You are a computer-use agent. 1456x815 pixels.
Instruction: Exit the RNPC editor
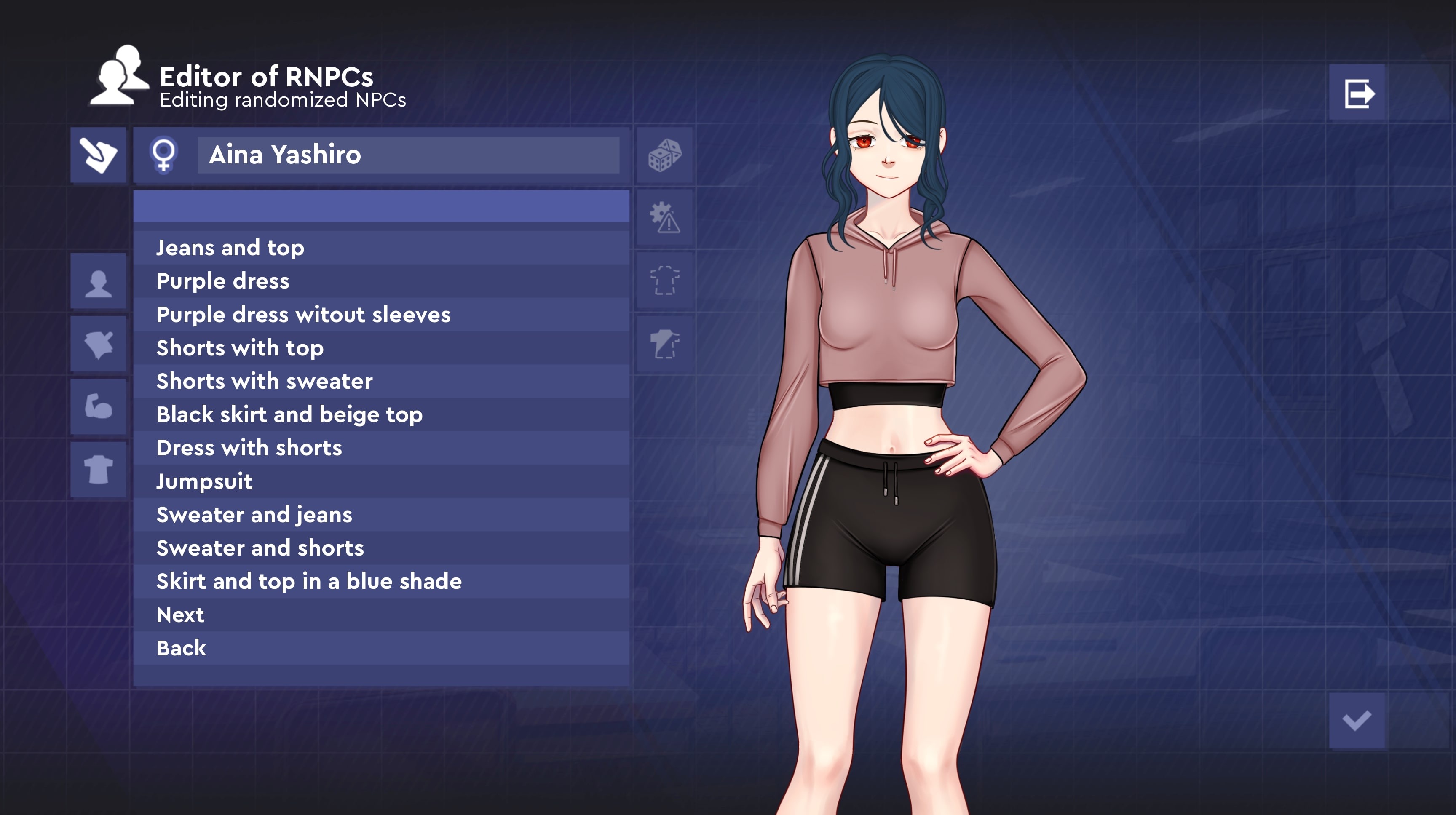point(1358,93)
